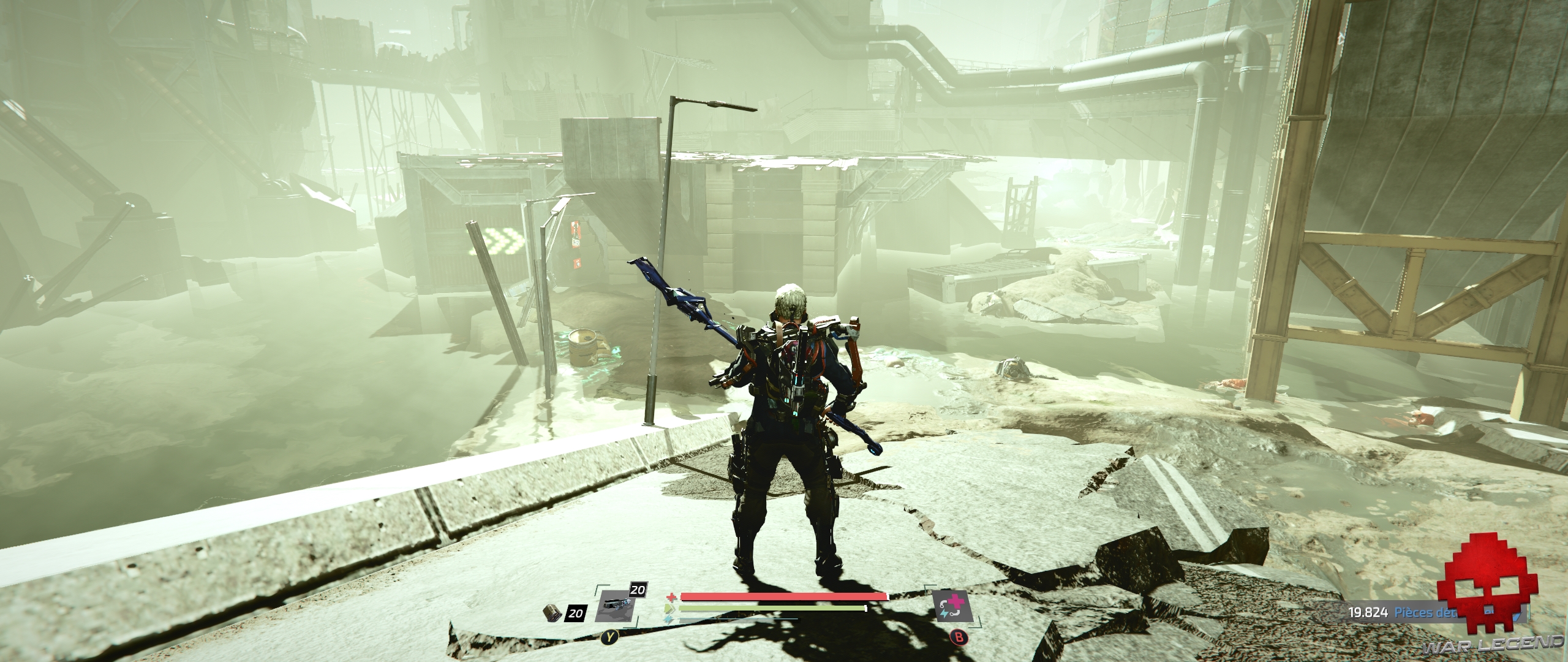Click the 20 badge on the drone slot
Image resolution: width=1568 pixels, height=662 pixels.
tap(638, 590)
